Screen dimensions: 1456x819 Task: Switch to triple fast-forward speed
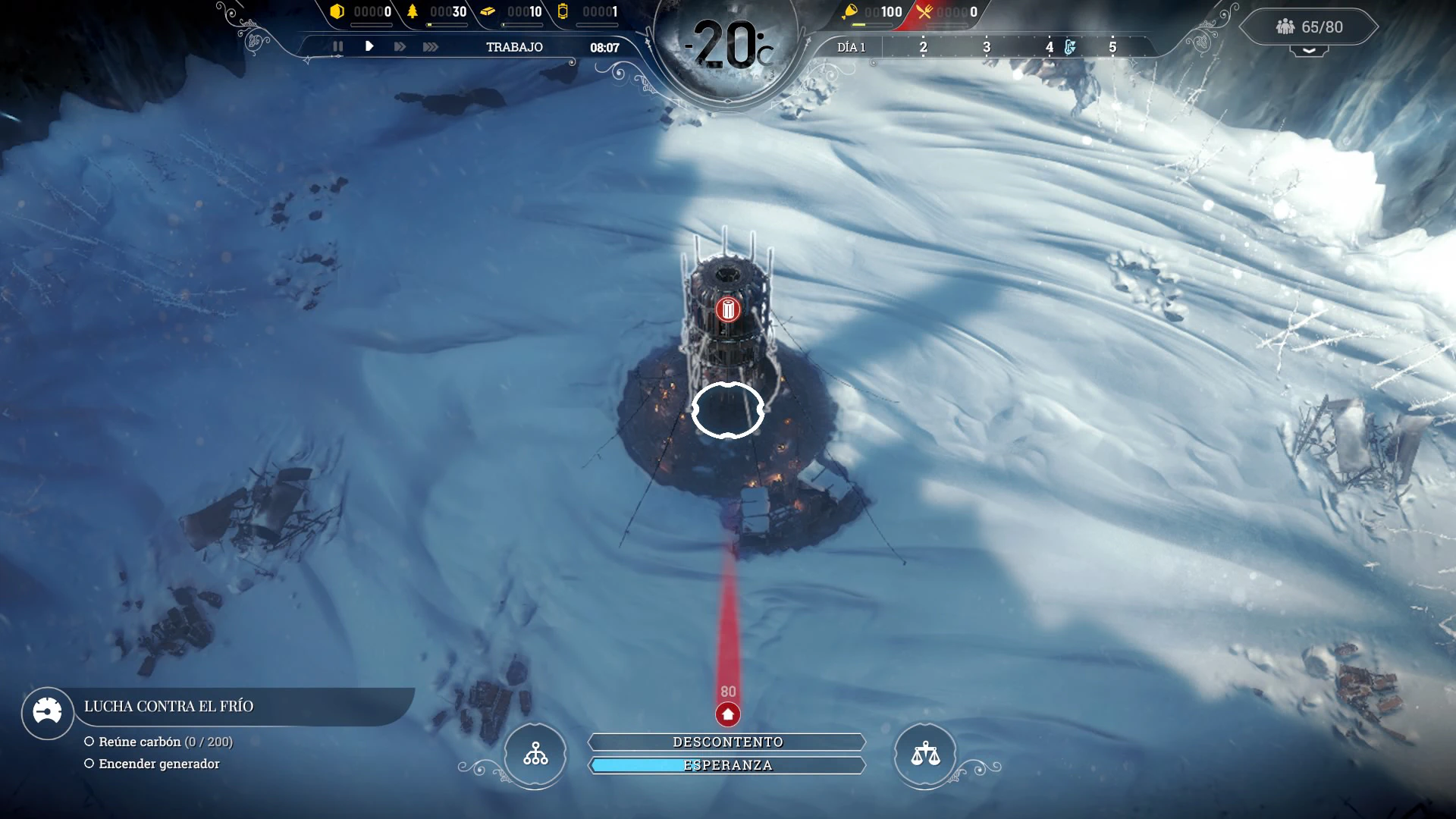pyautogui.click(x=431, y=47)
